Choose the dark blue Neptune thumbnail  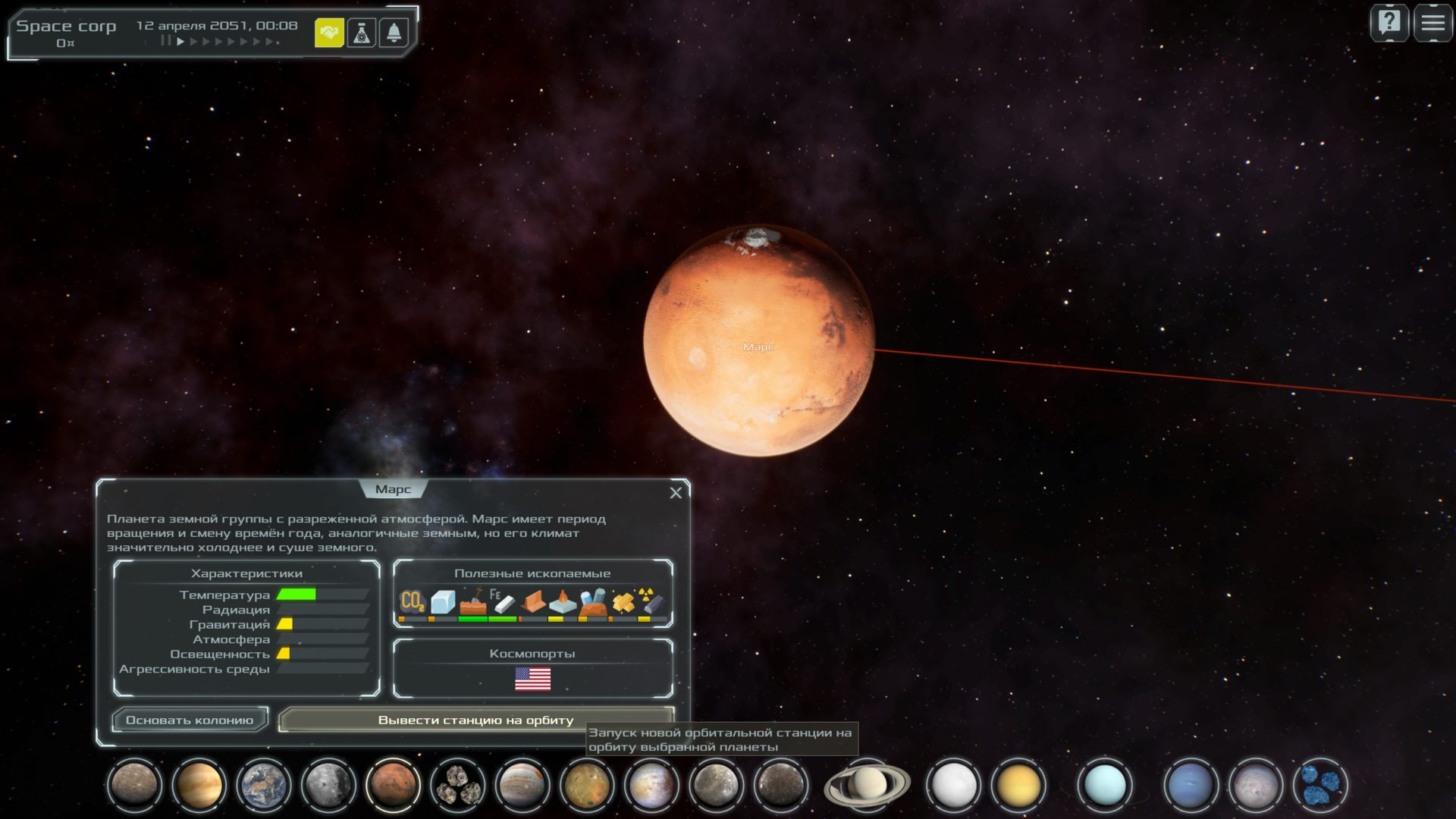point(1190,785)
